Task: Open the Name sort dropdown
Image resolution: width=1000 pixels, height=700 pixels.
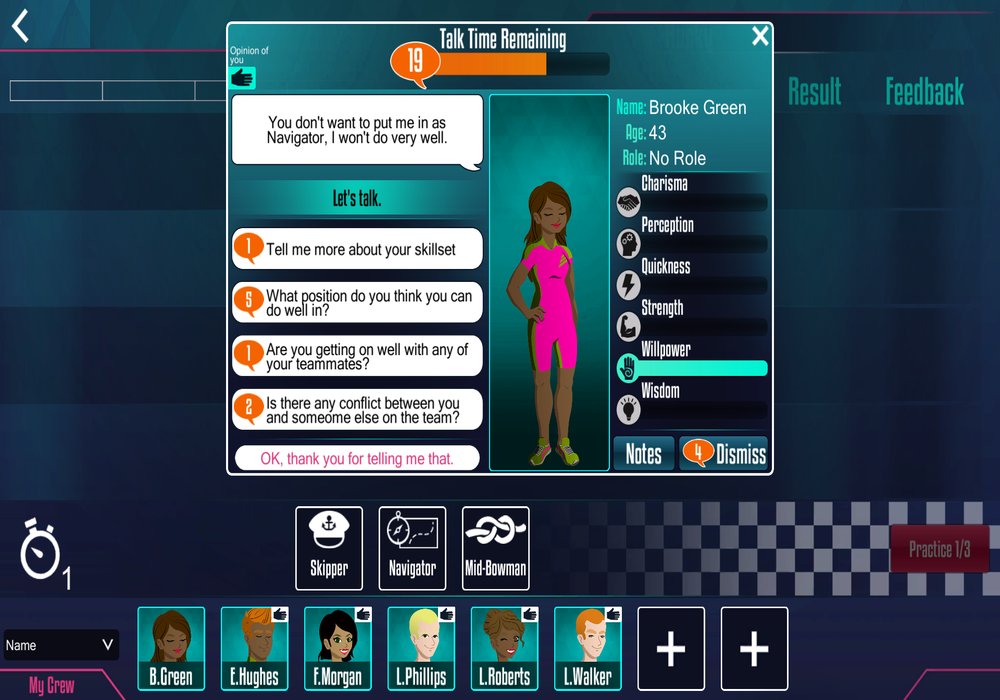Action: pyautogui.click(x=61, y=645)
